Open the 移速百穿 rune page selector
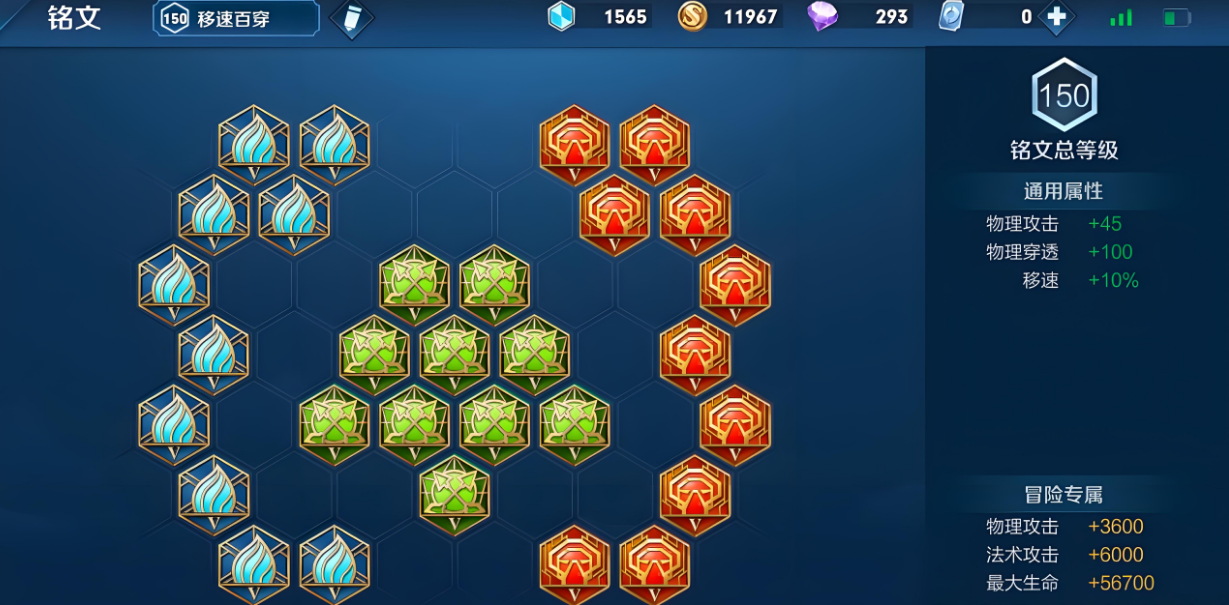The height and width of the screenshot is (605, 1229). tap(236, 18)
